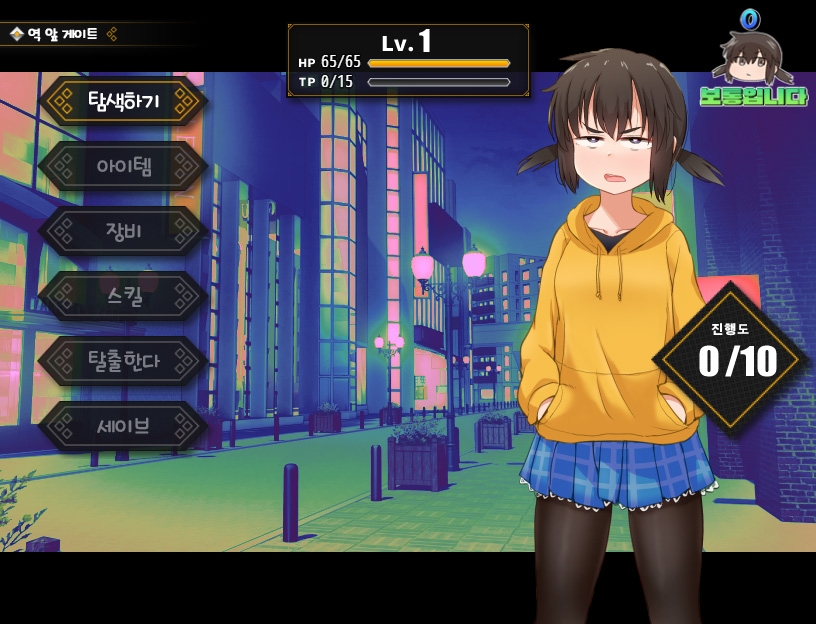The height and width of the screenshot is (624, 816).
Task: Click 탈출한다 to escape
Action: pos(123,361)
